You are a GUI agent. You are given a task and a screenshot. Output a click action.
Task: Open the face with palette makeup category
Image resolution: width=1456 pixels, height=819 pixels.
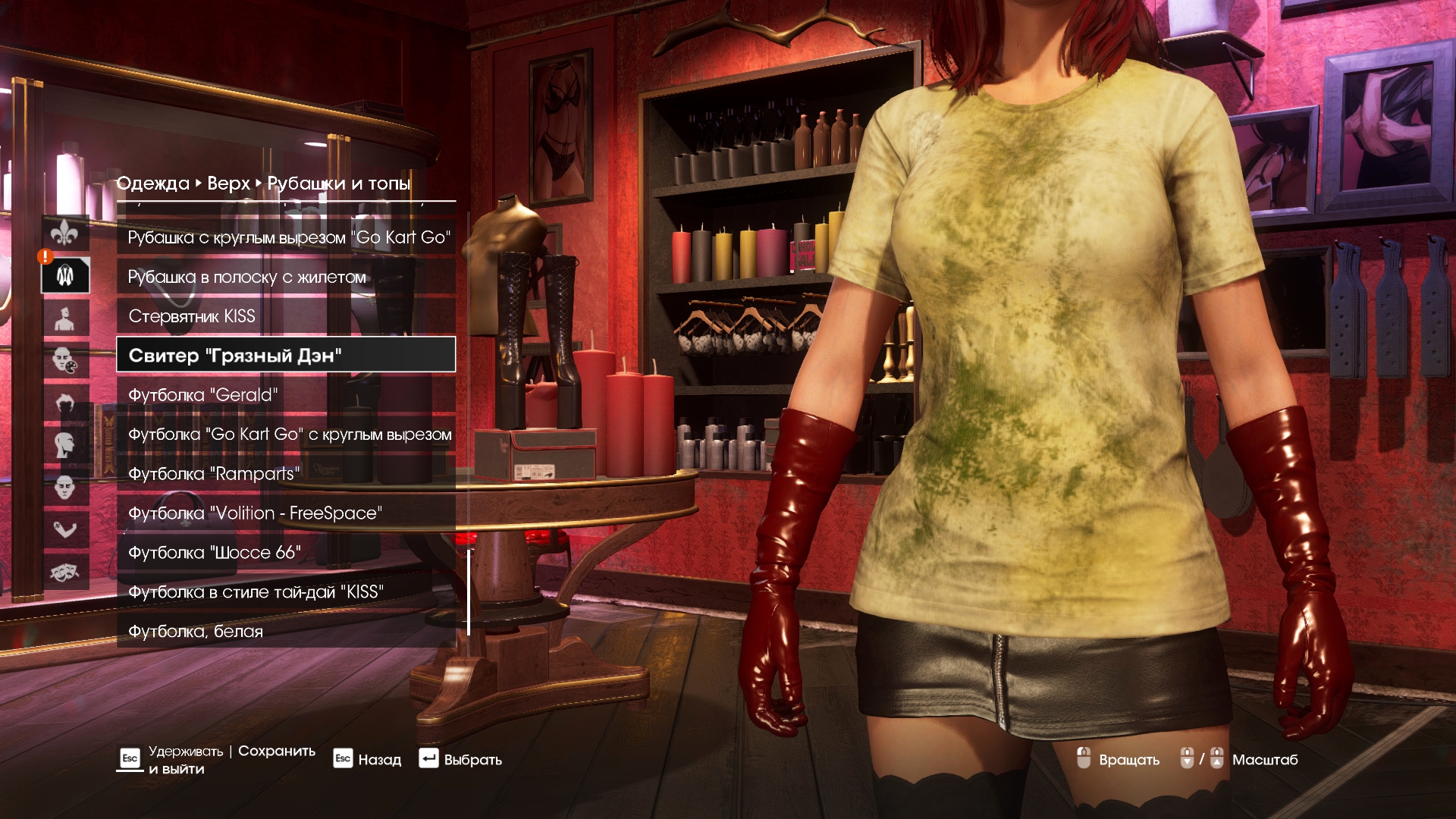pyautogui.click(x=65, y=360)
